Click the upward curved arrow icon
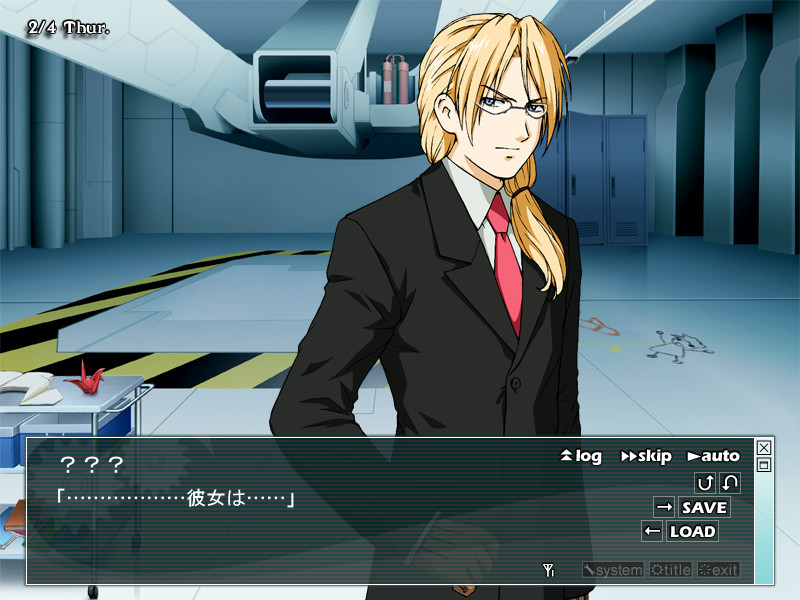This screenshot has width=800, height=600. (x=705, y=483)
